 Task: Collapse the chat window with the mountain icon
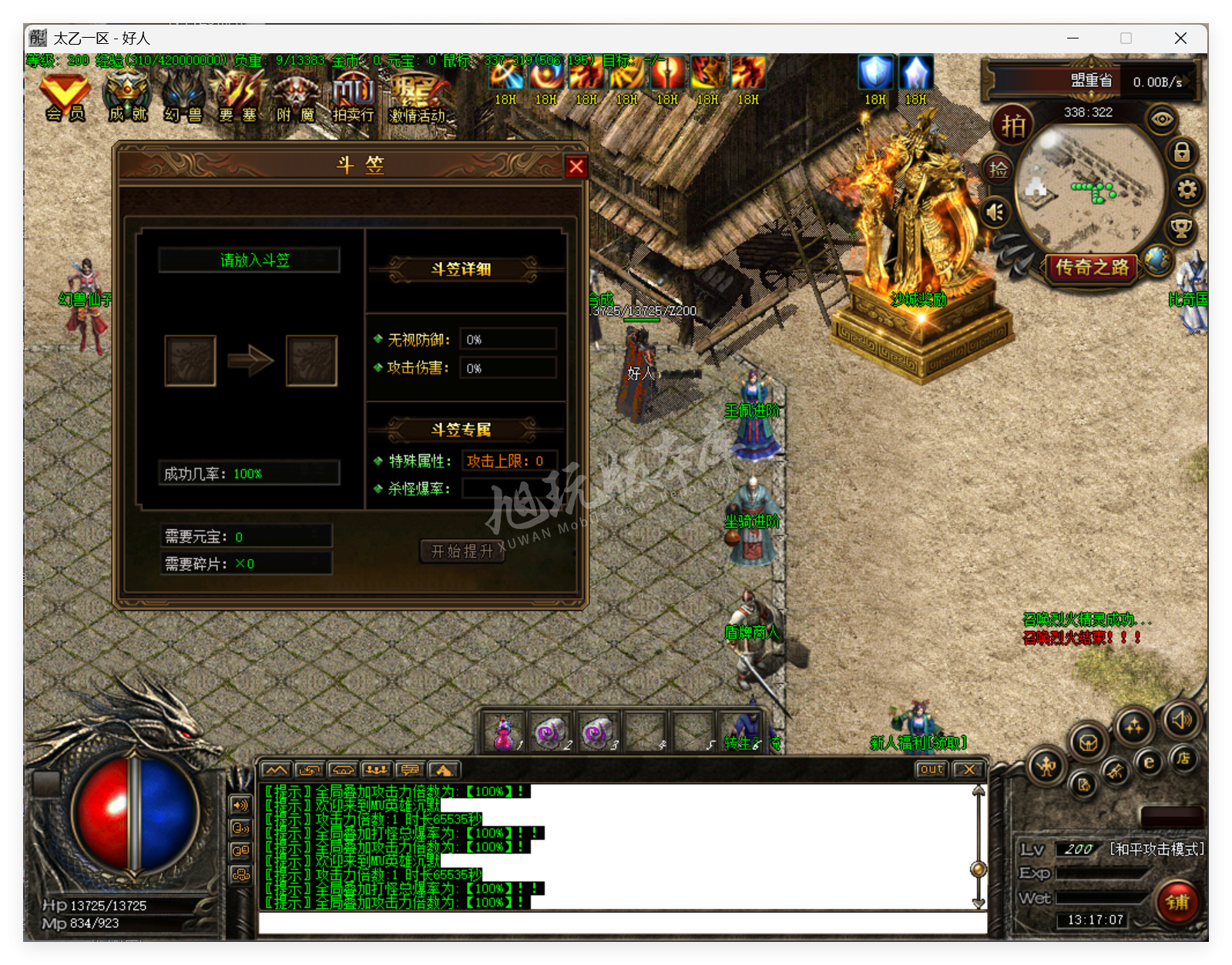[275, 769]
